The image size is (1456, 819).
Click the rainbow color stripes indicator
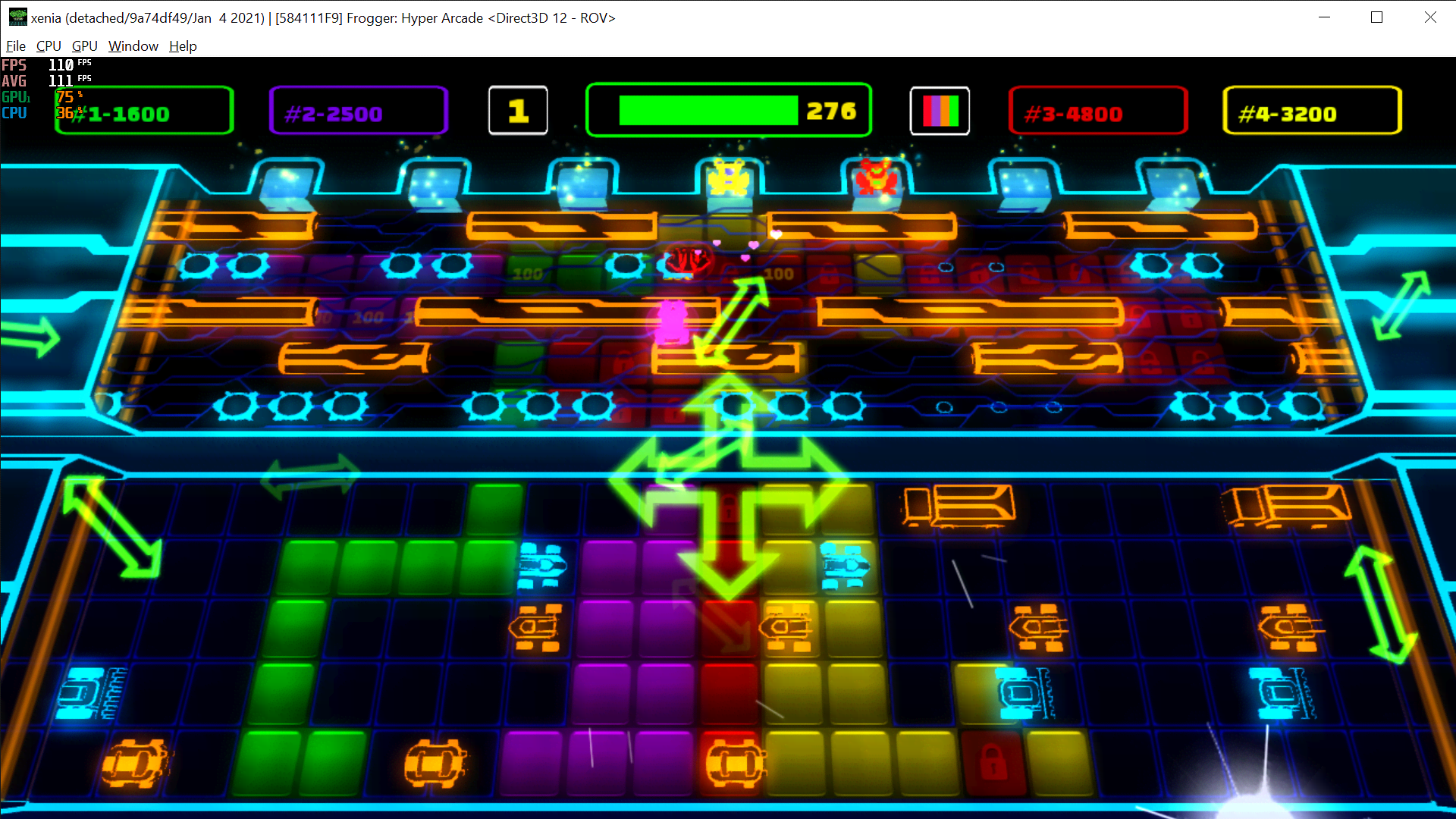(x=940, y=111)
